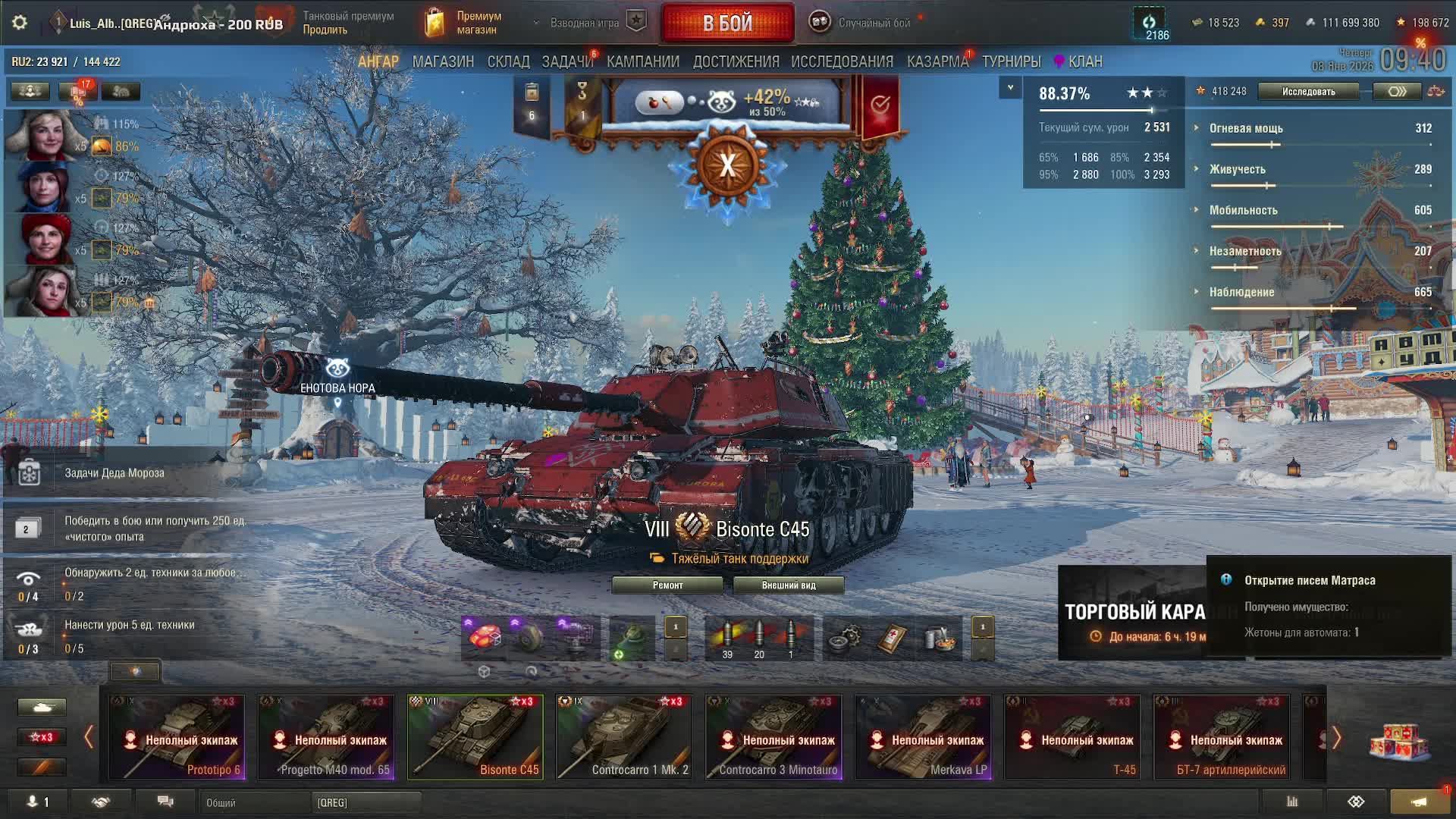Choose the Prototipo 6 tank card
Image resolution: width=1456 pixels, height=819 pixels.
point(177,737)
